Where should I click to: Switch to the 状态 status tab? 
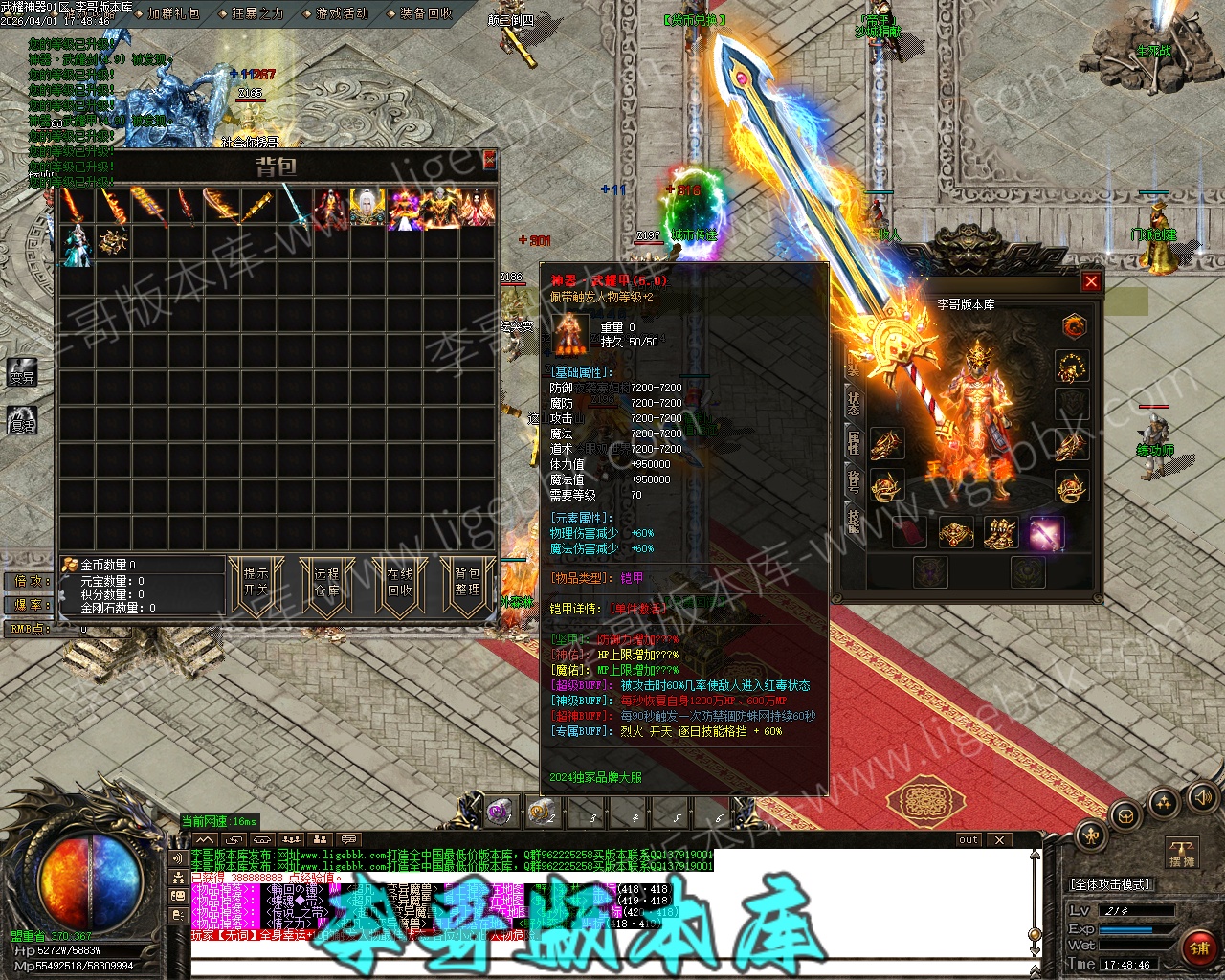tap(853, 403)
